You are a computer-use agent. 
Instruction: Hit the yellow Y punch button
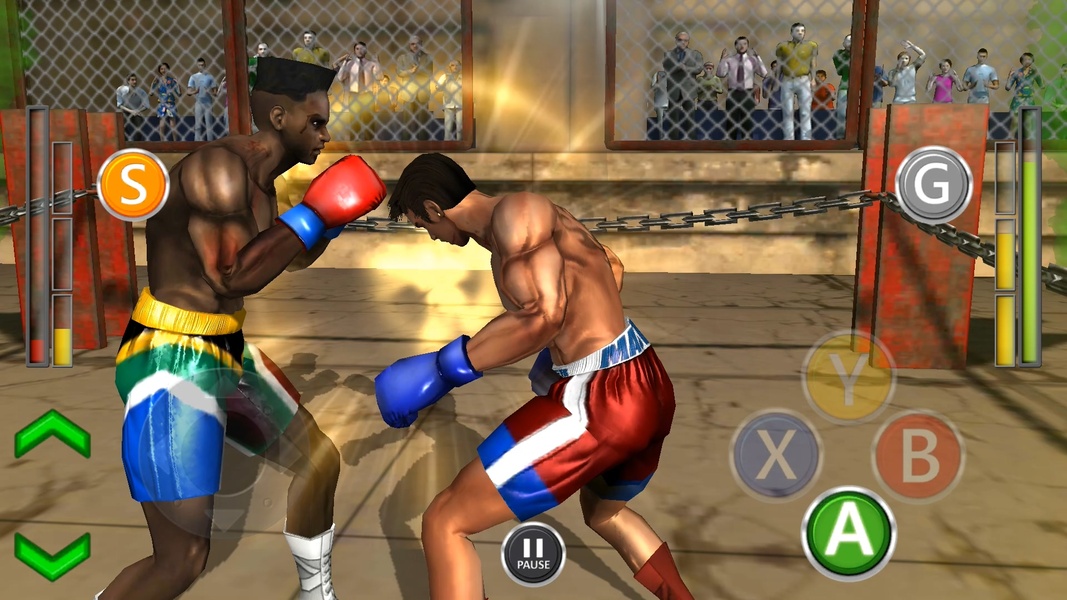(x=849, y=378)
